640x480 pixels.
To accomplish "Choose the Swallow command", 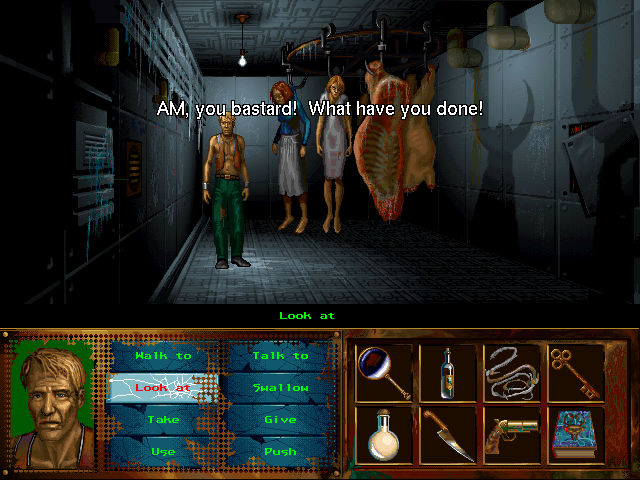I will pos(280,388).
